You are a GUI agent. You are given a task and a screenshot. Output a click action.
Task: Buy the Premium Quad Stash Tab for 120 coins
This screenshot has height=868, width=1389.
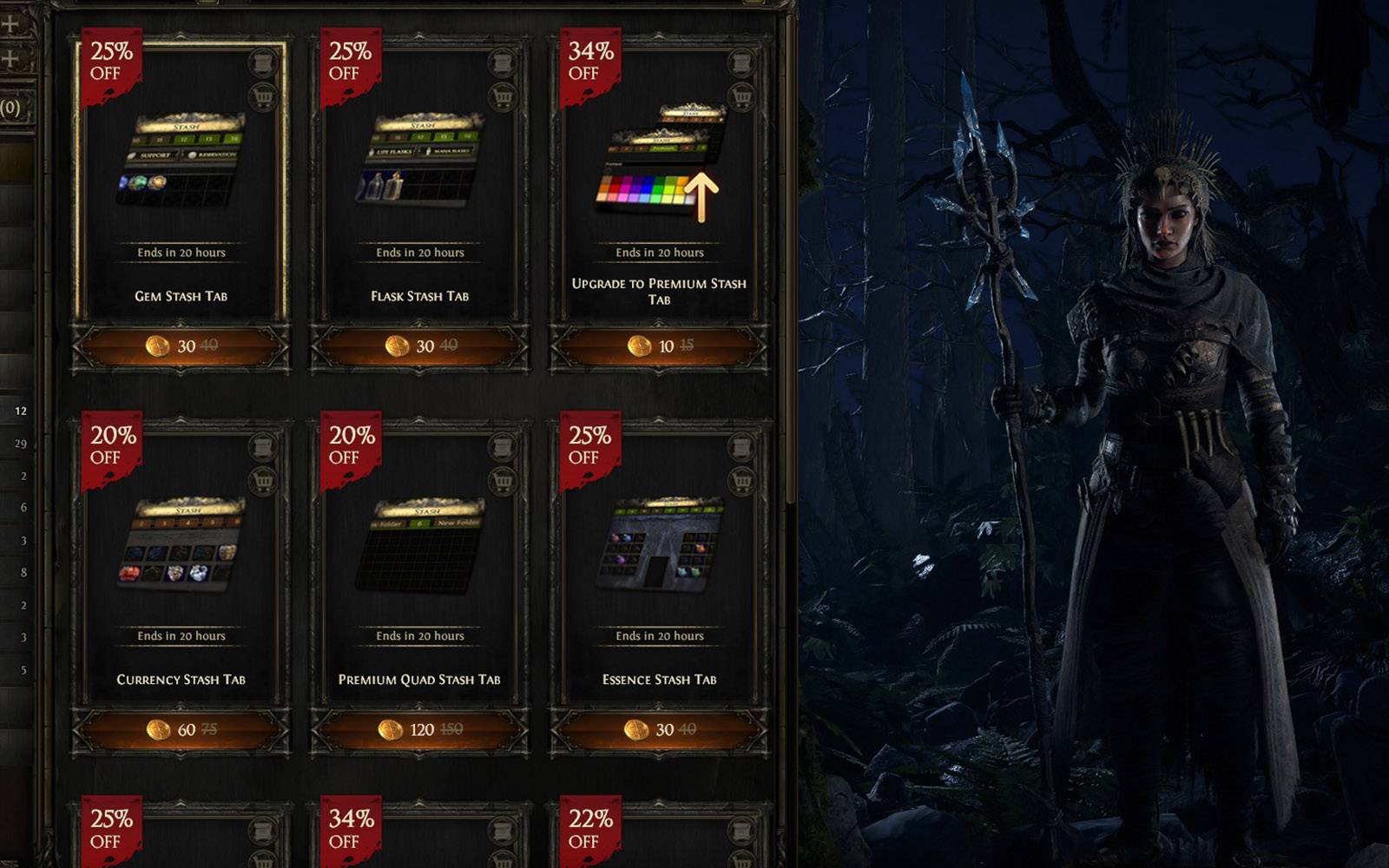[420, 730]
